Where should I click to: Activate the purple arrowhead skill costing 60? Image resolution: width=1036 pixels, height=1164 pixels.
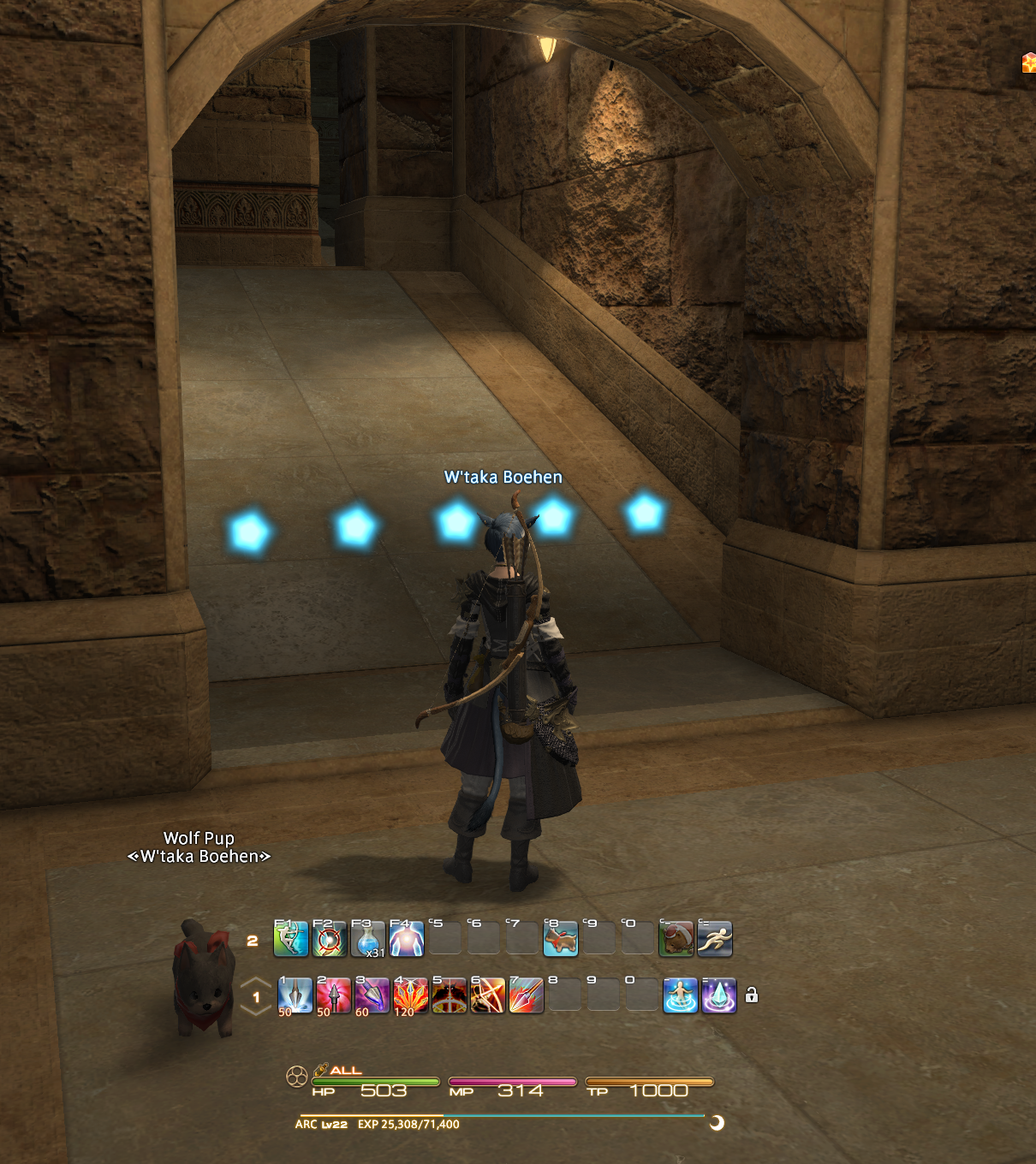pos(372,996)
